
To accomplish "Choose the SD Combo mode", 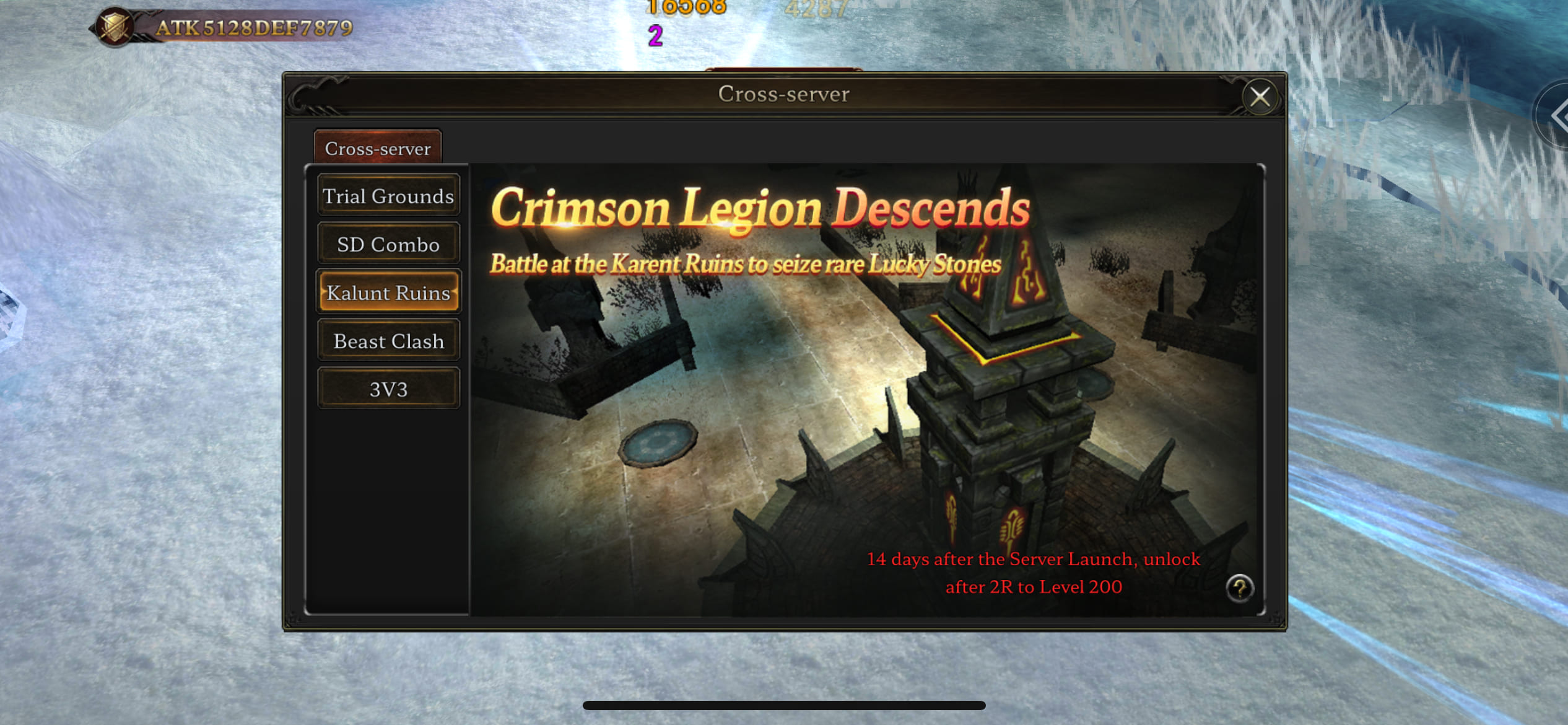I will [388, 244].
